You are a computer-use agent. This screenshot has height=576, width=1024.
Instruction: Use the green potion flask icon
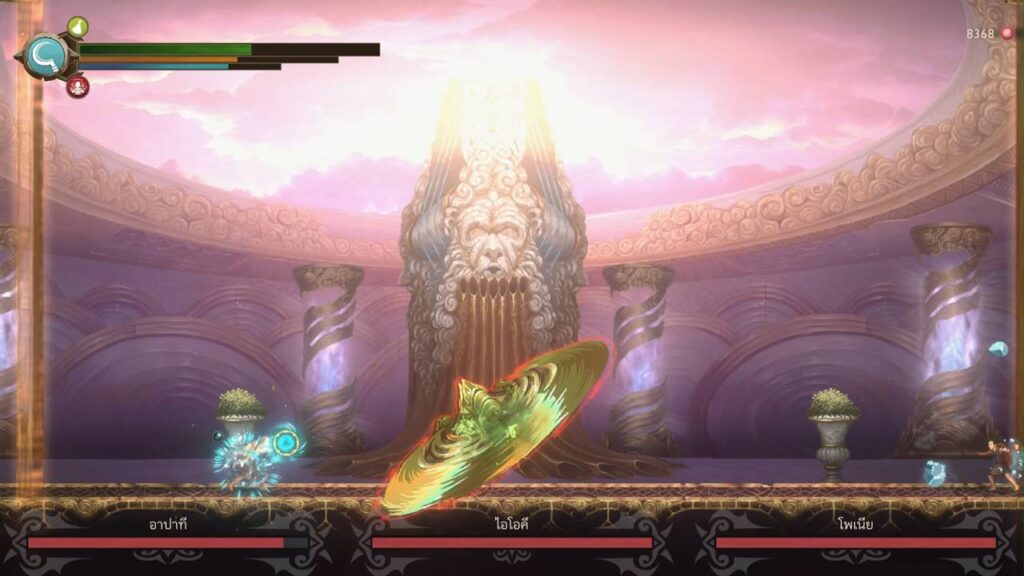pyautogui.click(x=78, y=27)
